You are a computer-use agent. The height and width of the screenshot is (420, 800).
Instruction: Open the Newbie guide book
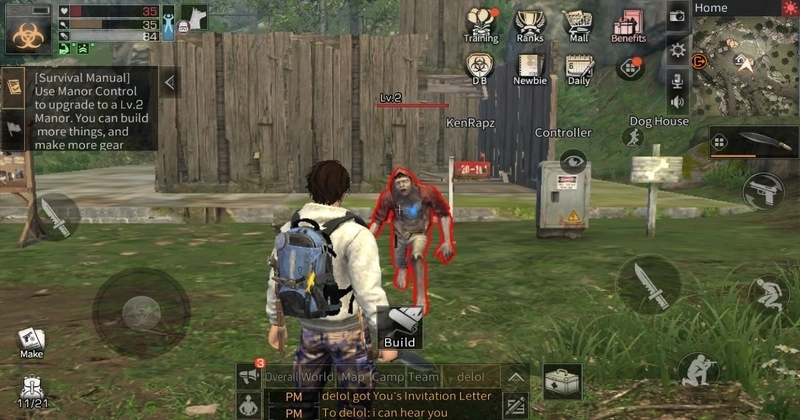coord(530,67)
